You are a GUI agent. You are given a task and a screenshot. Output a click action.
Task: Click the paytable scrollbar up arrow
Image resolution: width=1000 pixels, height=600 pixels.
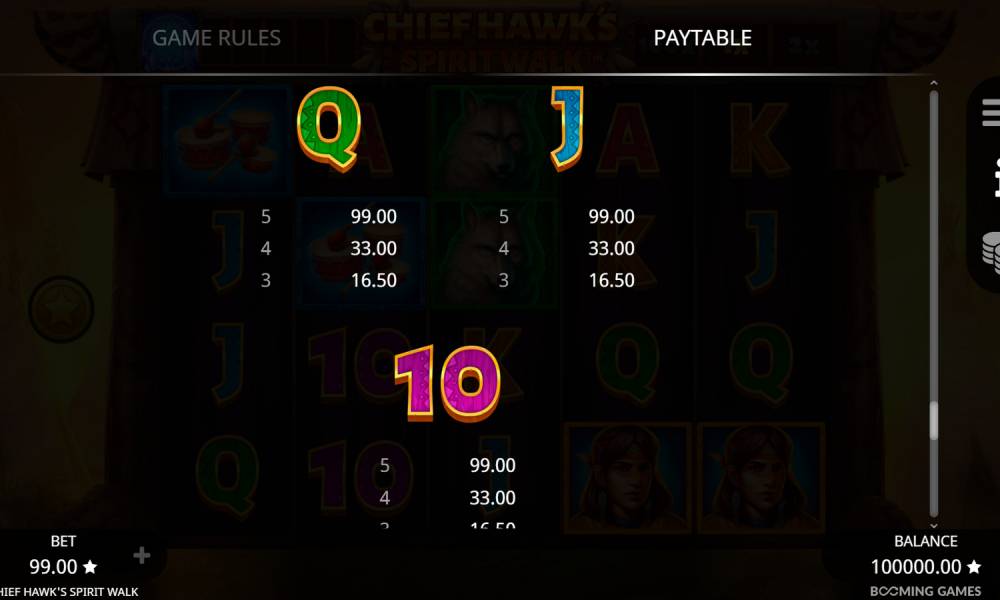(934, 84)
